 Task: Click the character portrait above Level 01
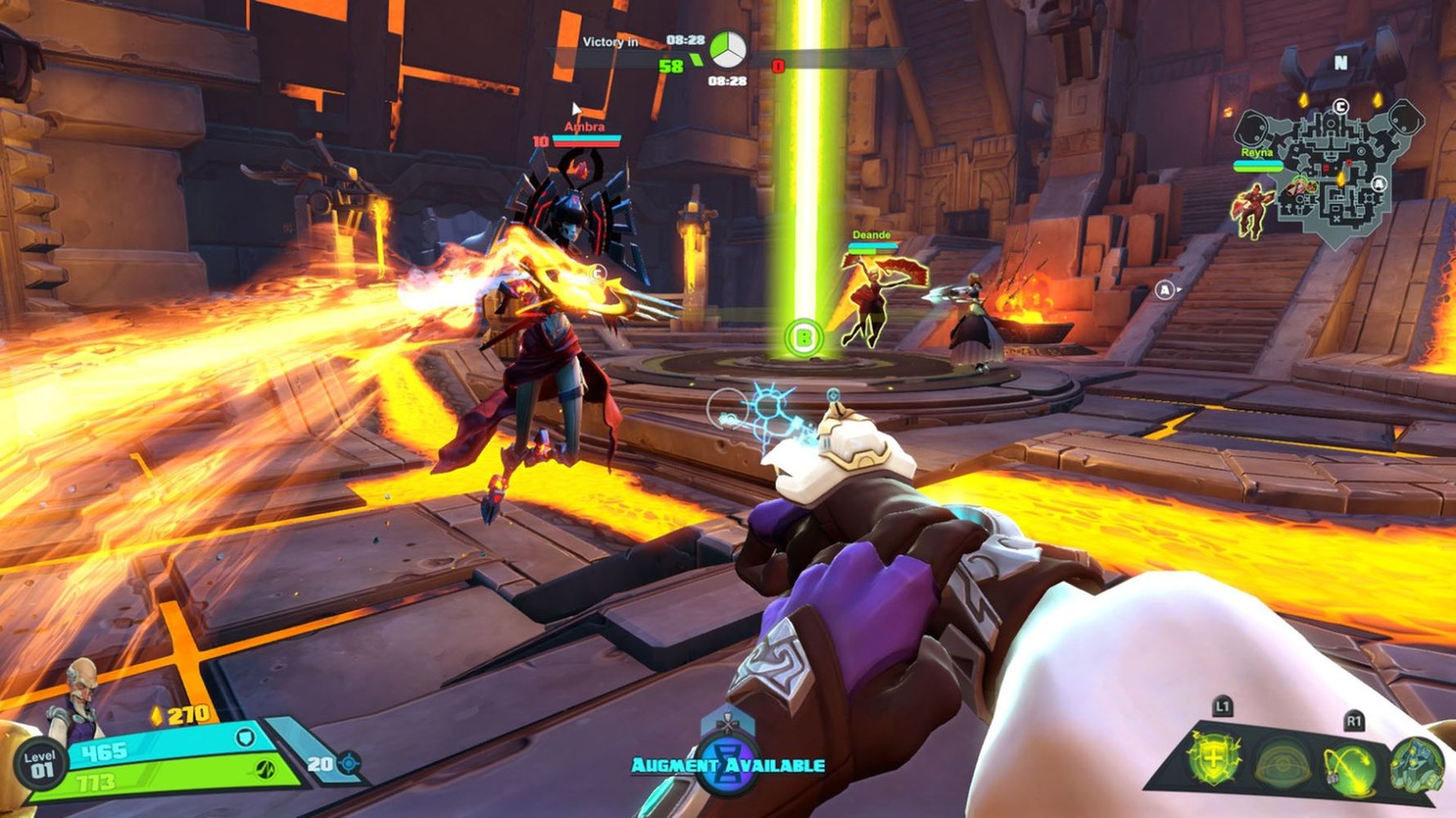pyautogui.click(x=79, y=695)
